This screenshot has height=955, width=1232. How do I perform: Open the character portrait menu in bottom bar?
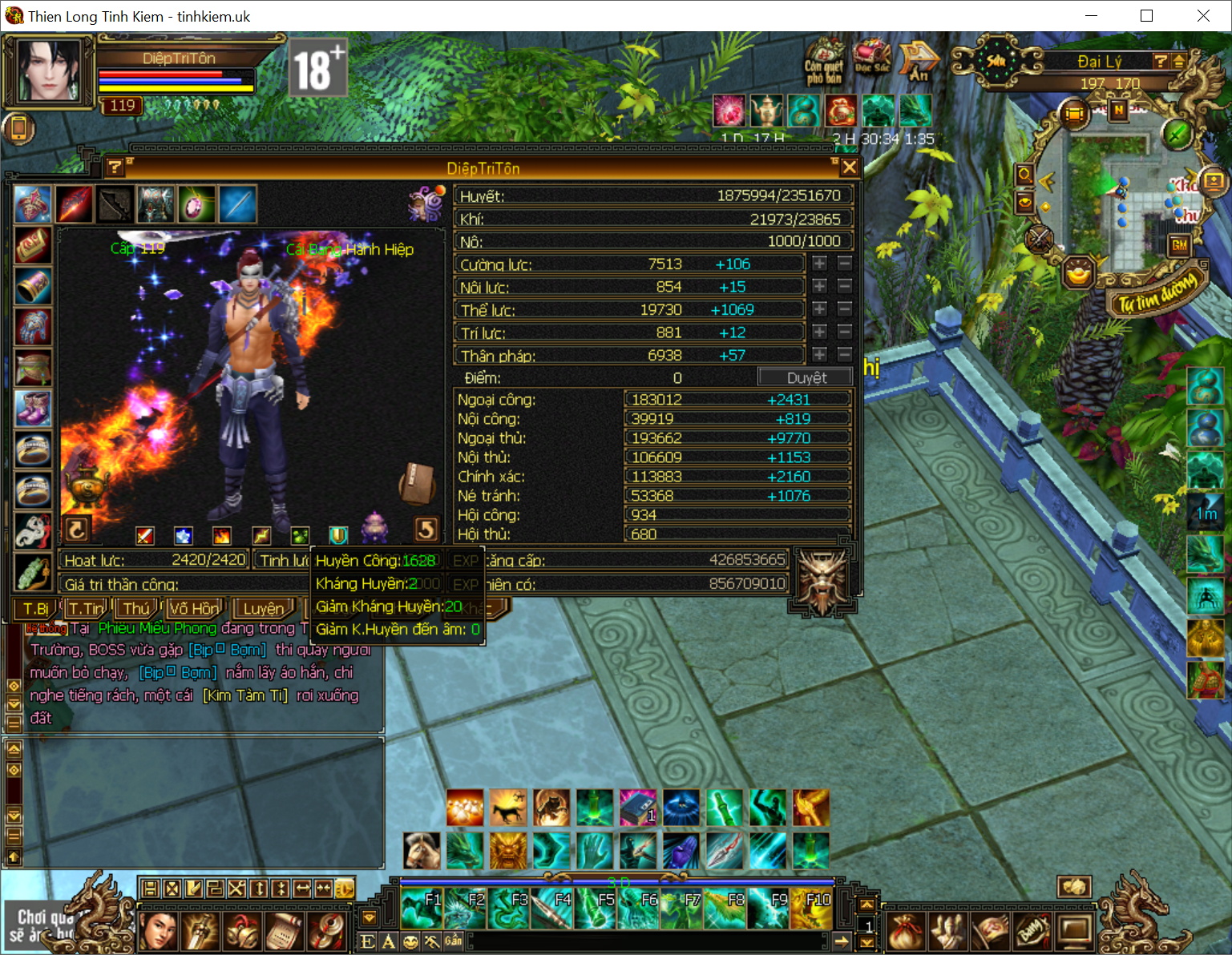coord(158,931)
